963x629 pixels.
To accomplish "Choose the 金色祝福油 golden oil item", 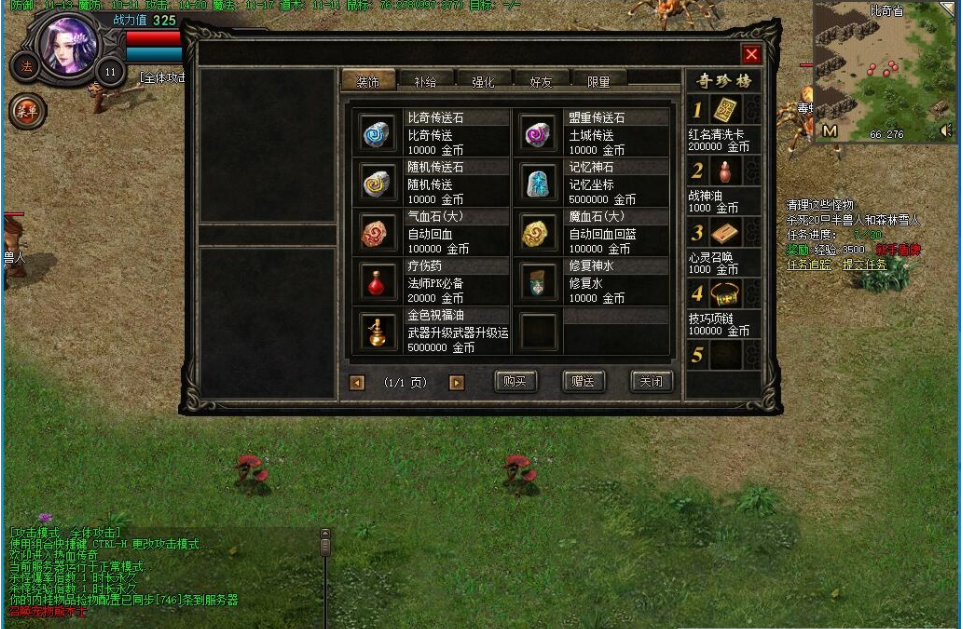I will [x=378, y=331].
